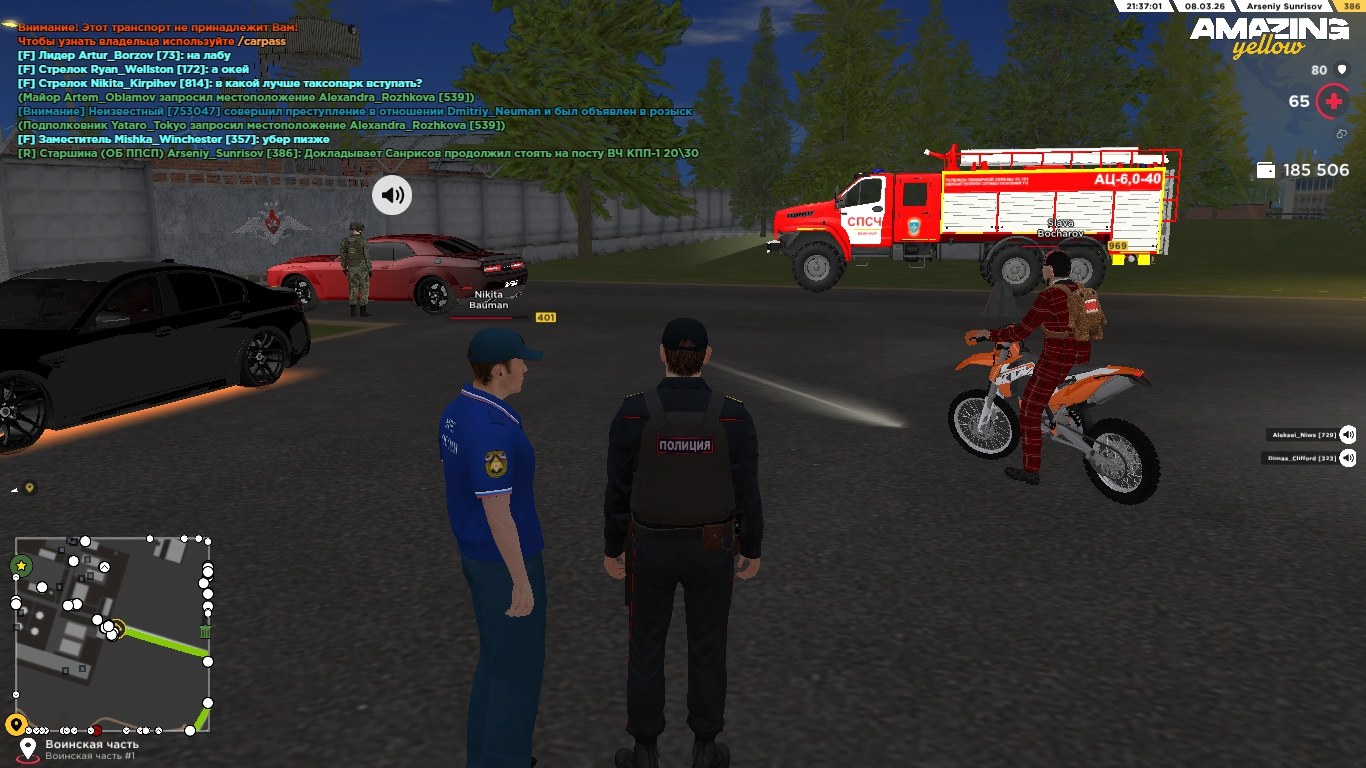Toggle the speaker icon next to Aleksei_Niws

[1348, 434]
